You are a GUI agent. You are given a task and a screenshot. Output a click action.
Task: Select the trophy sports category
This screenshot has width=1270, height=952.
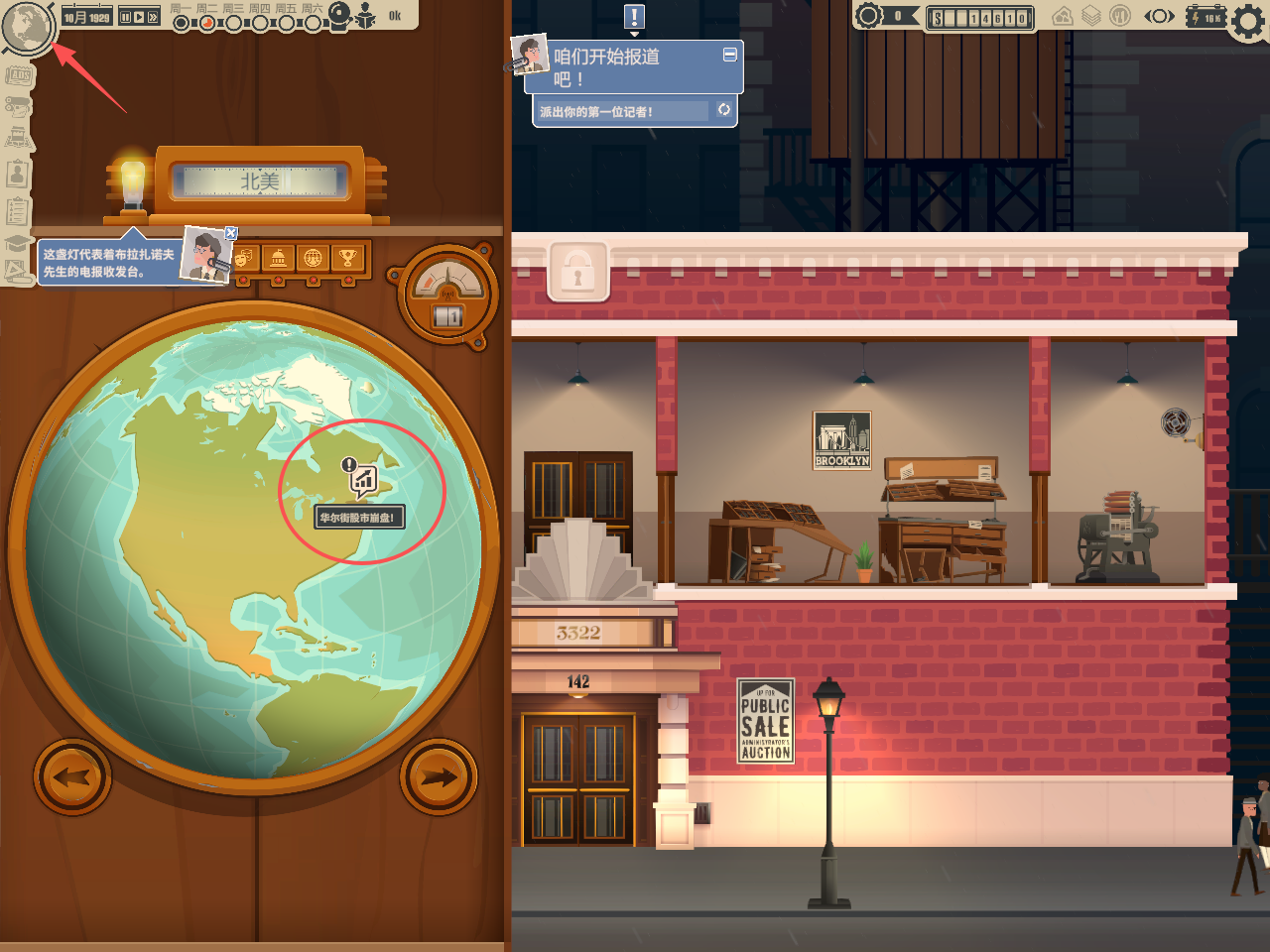coord(347,259)
